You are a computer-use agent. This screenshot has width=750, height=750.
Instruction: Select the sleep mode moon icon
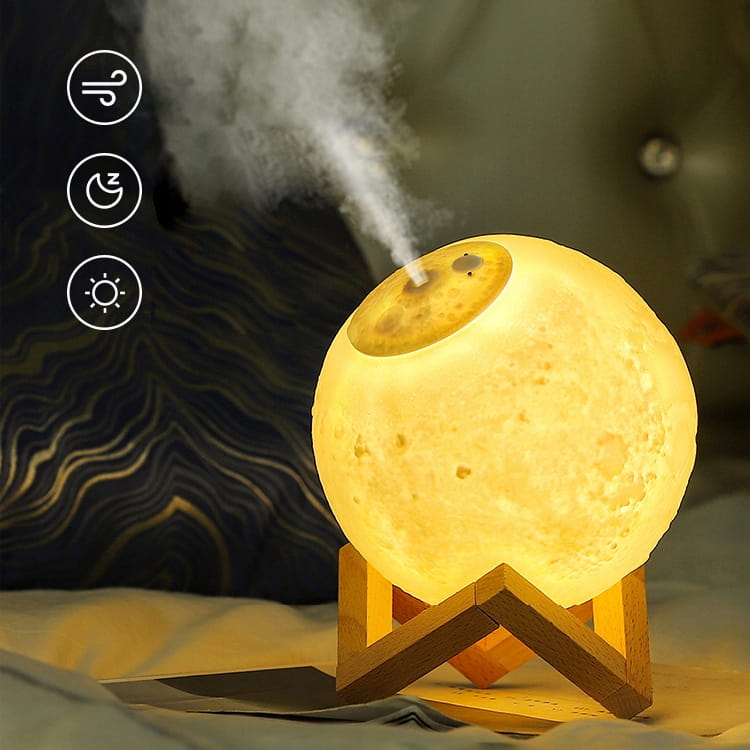coord(104,190)
